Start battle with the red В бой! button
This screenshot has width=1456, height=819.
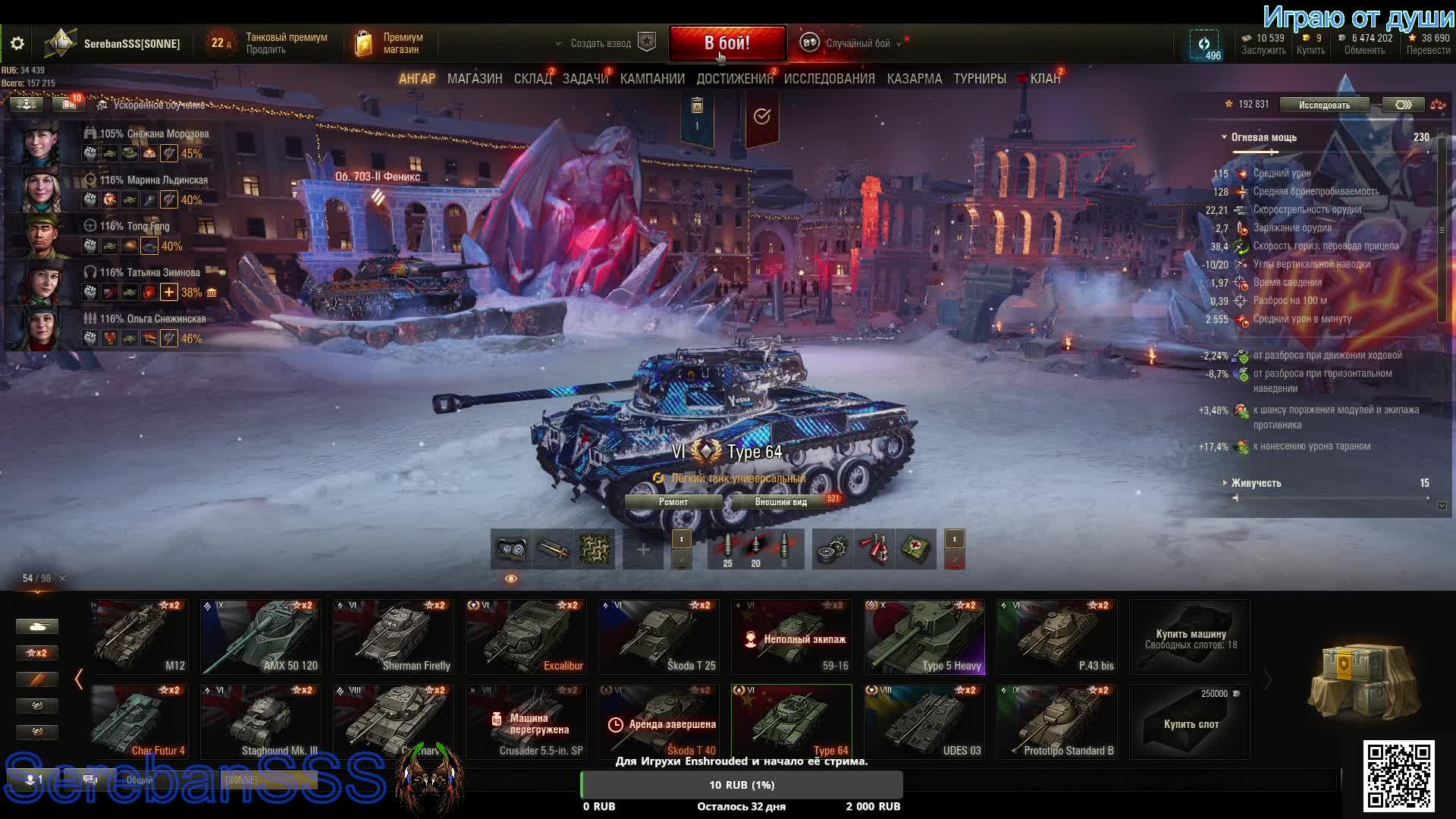pyautogui.click(x=726, y=43)
